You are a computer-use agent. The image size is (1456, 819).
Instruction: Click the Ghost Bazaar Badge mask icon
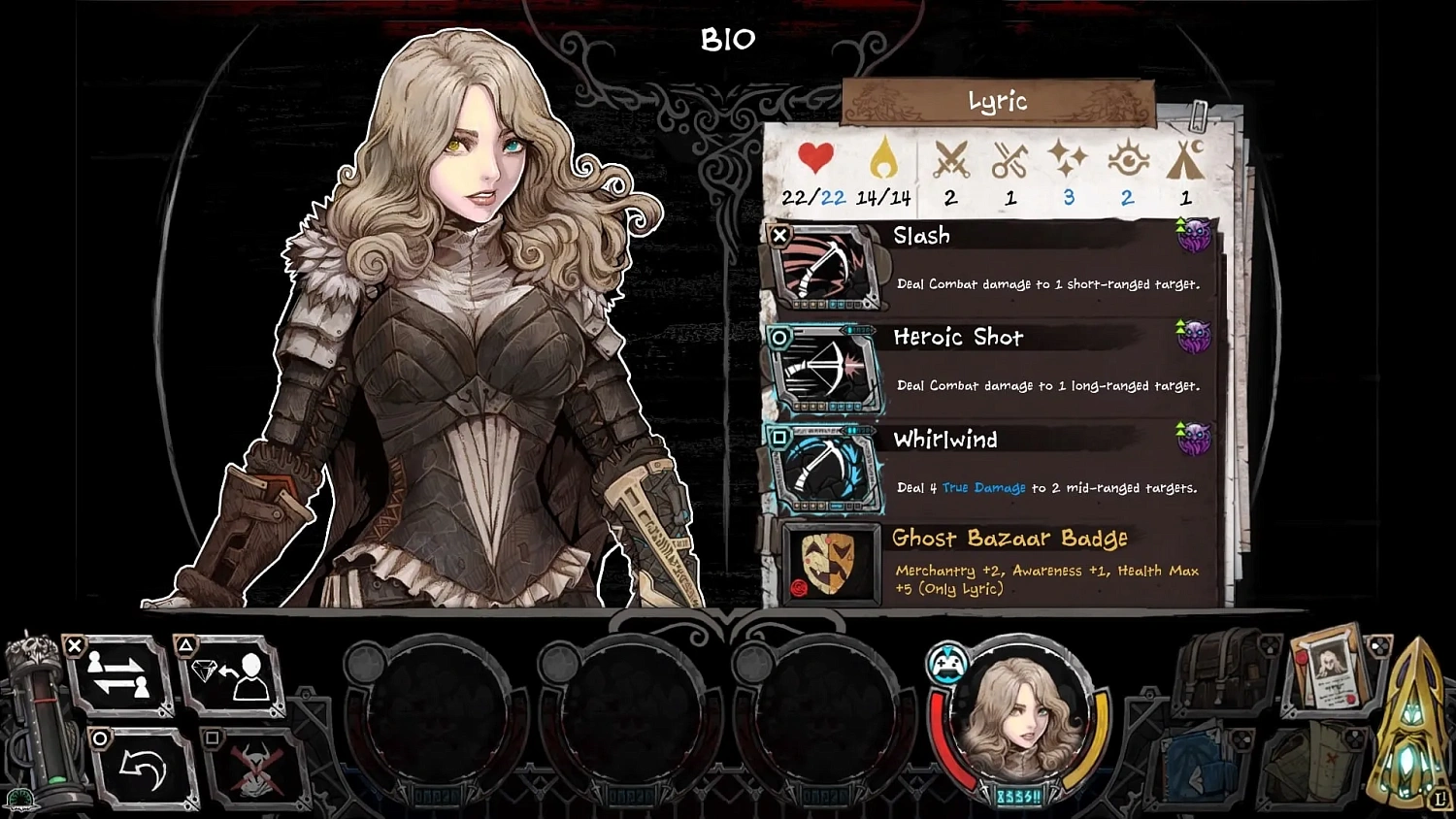pos(827,564)
